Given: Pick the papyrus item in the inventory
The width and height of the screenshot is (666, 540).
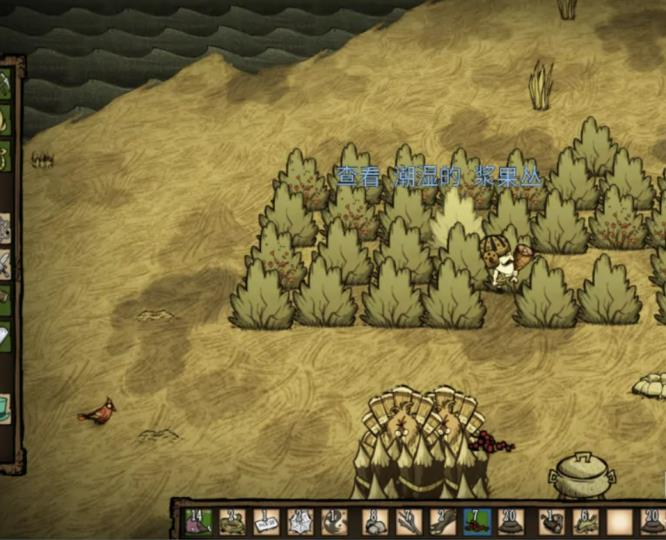Looking at the screenshot, I should [265, 521].
